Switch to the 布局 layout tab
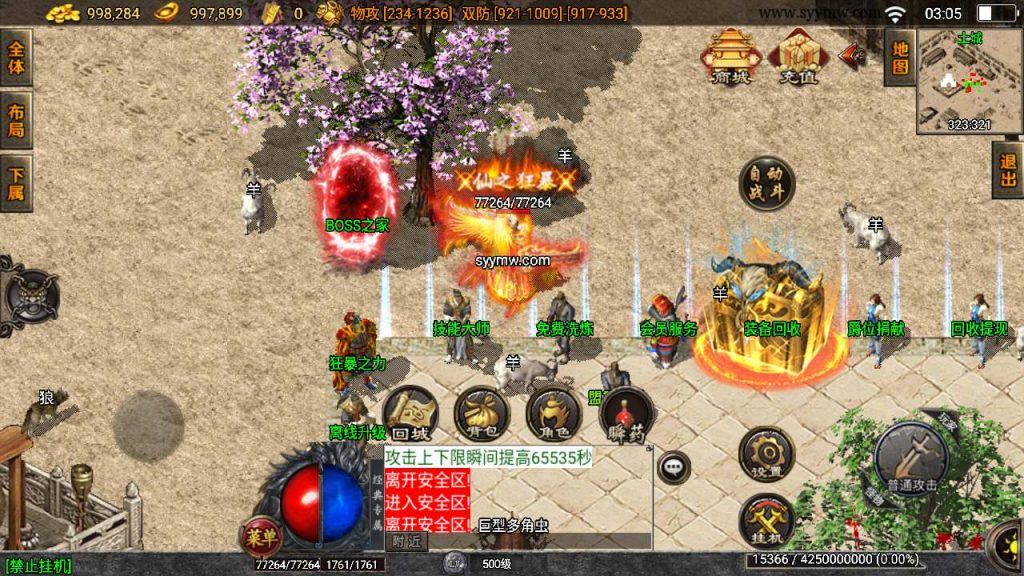 click(16, 120)
